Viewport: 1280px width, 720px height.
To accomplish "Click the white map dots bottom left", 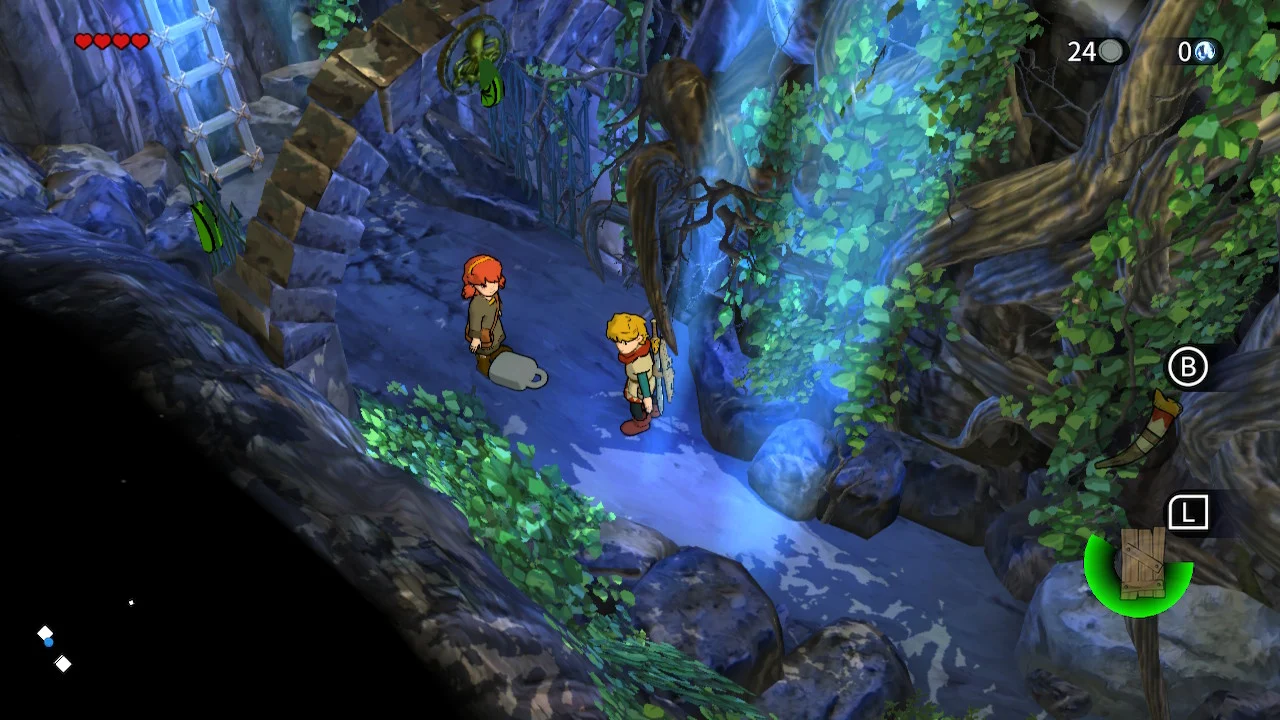I will pyautogui.click(x=55, y=650).
